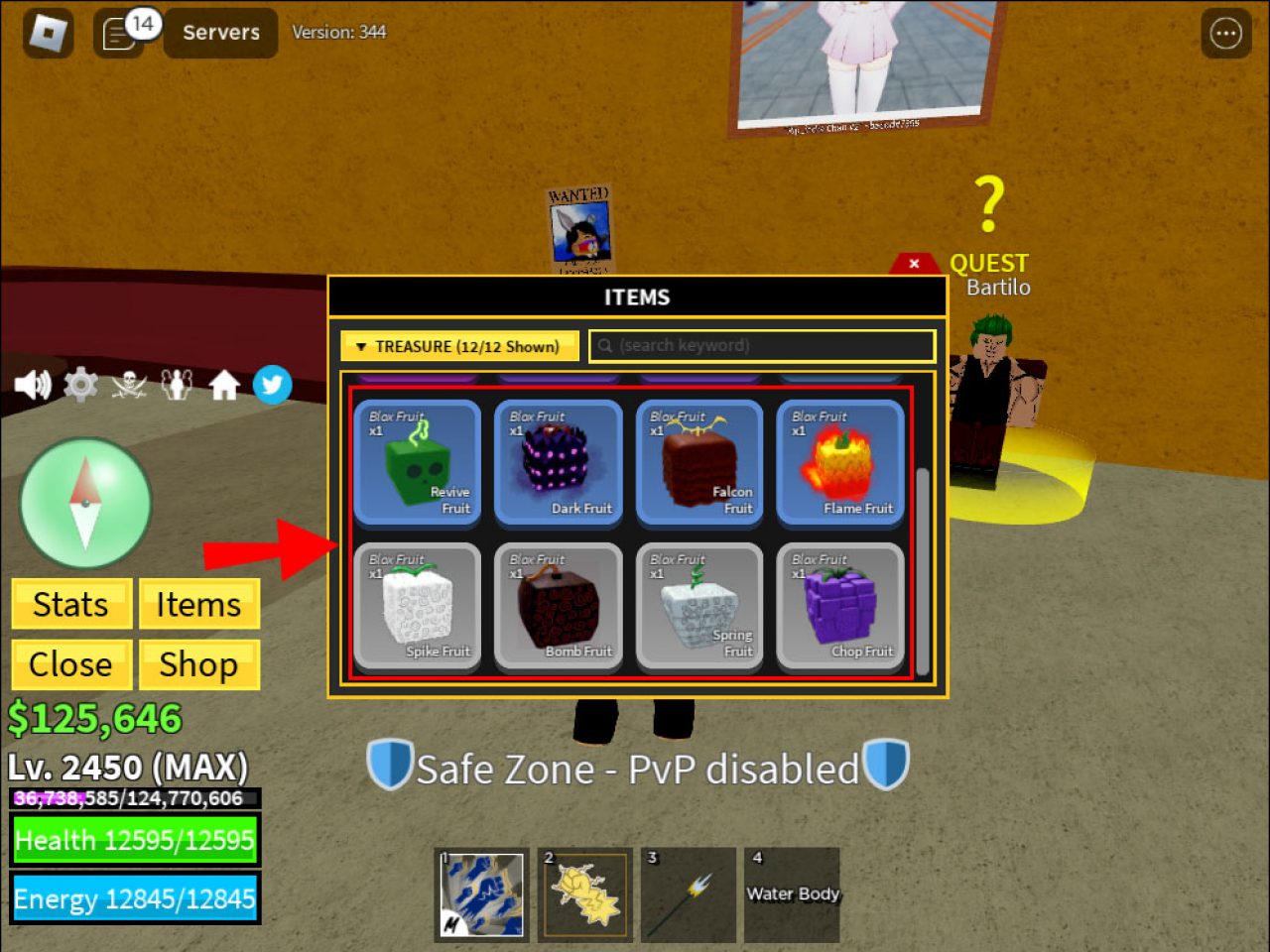Click the green compass navigation icon
The height and width of the screenshot is (952, 1270).
click(84, 503)
